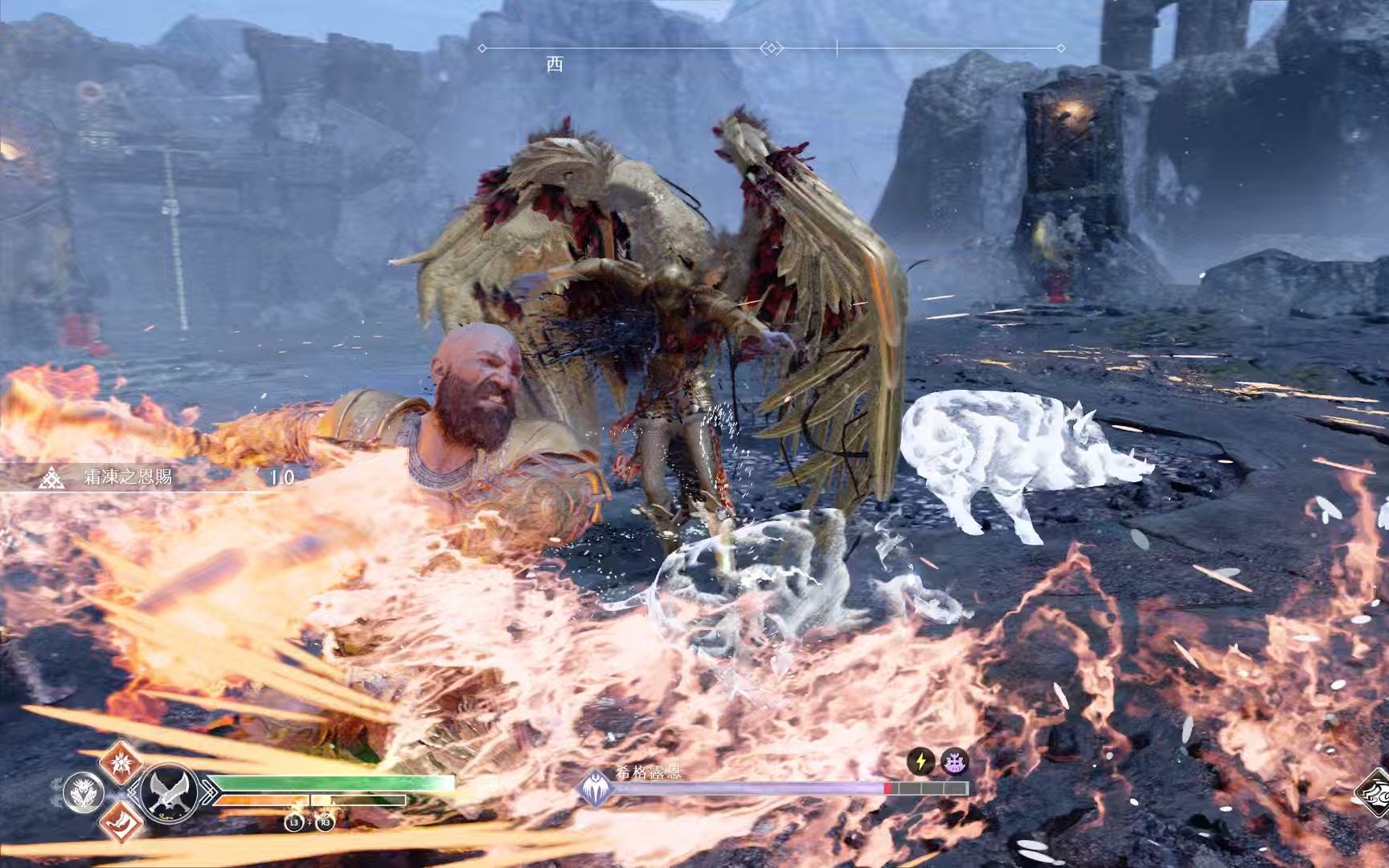Click the purple status effect icon
This screenshot has width=1389, height=868.
[x=954, y=761]
